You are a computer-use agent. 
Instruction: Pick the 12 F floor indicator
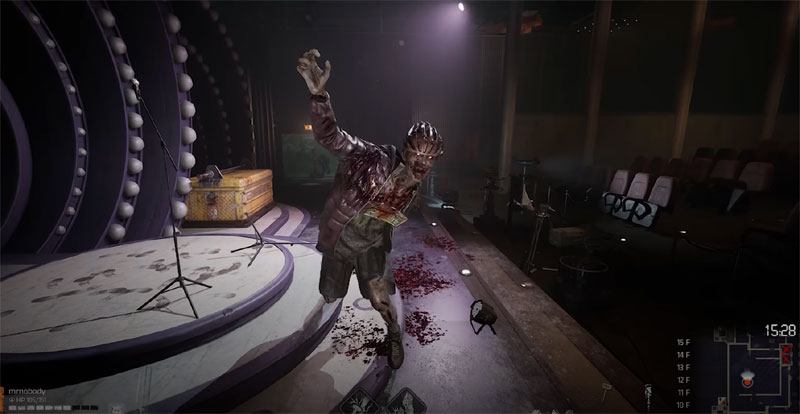[x=684, y=379]
